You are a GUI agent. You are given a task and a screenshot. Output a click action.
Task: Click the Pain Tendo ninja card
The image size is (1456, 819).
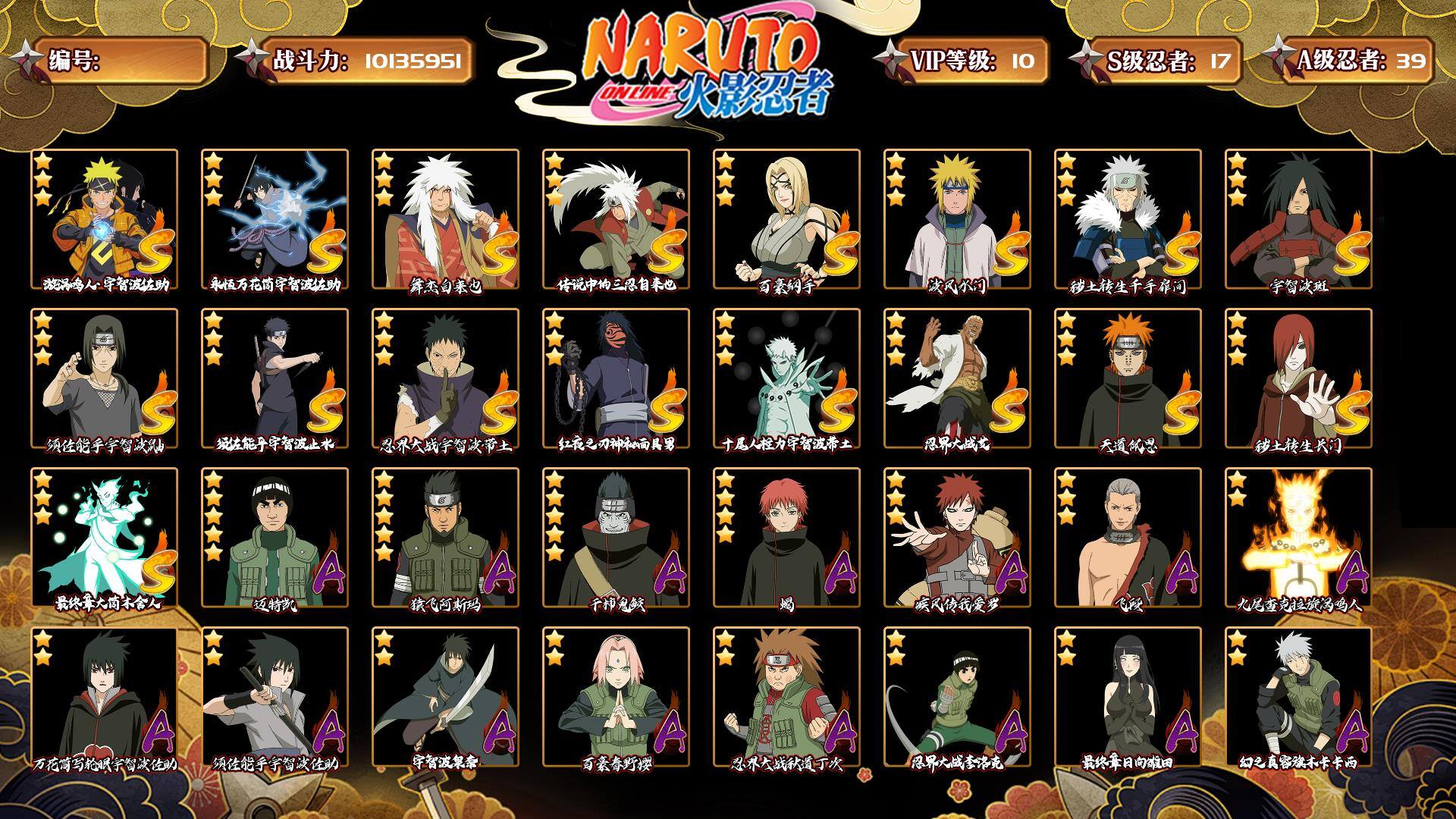[x=1128, y=378]
